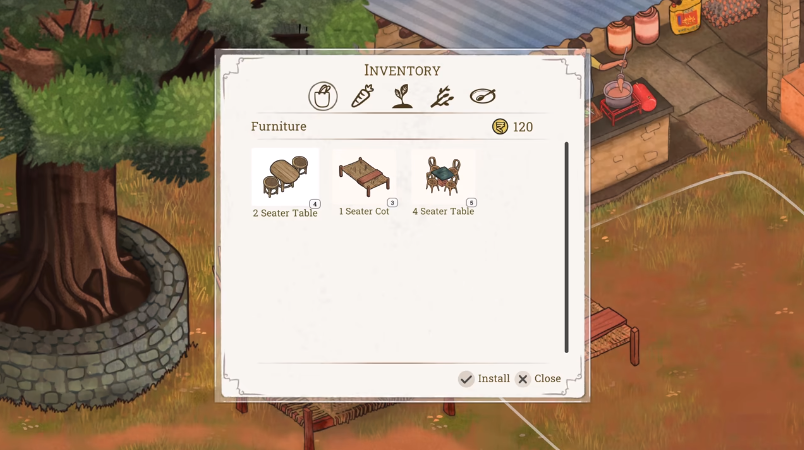
Task: Pick the 4 Seater Table item
Action: (x=443, y=178)
